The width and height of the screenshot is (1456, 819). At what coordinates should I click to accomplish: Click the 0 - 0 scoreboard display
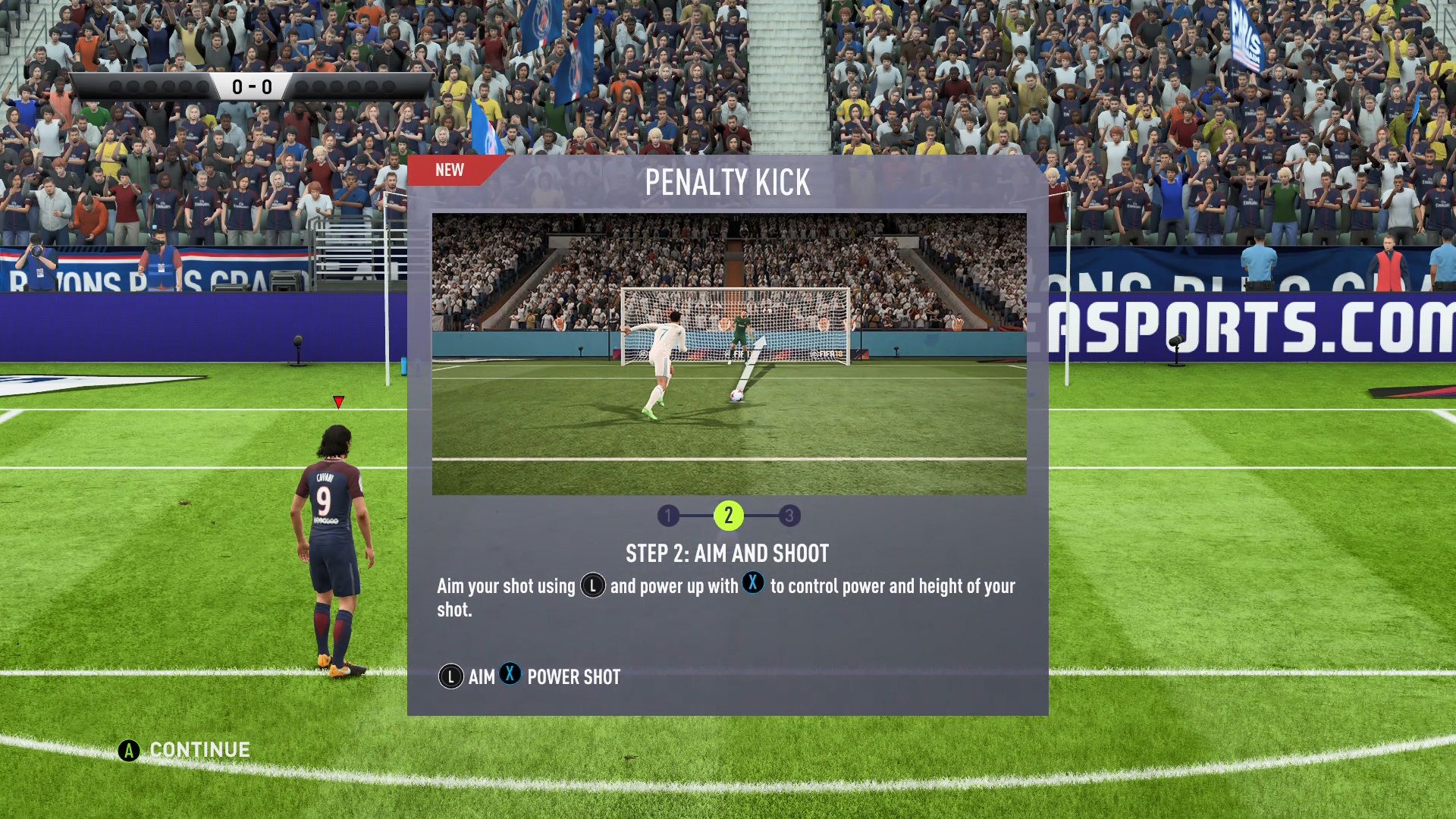pos(254,86)
